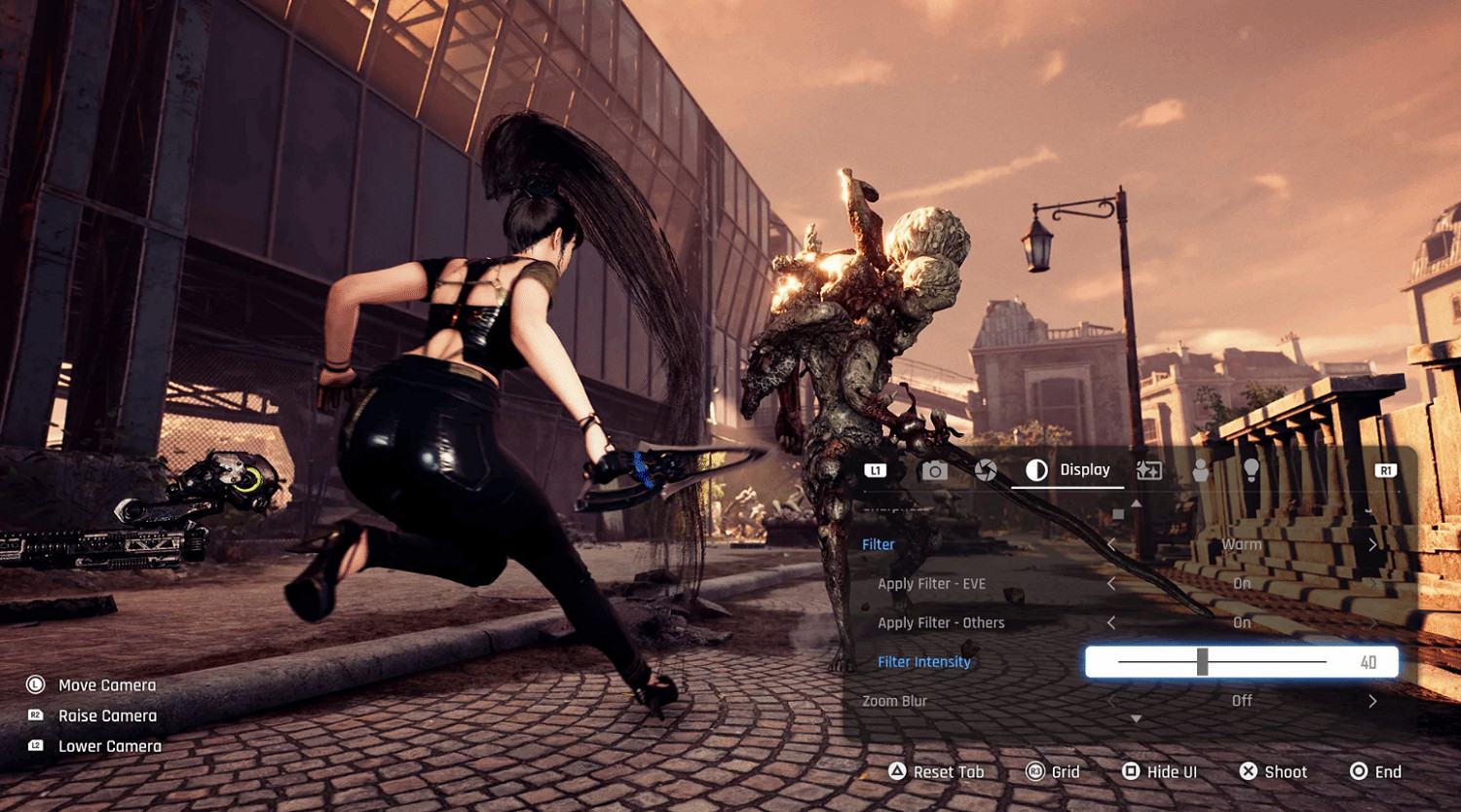This screenshot has width=1461, height=812.
Task: Change Filter to the next option after Warm
Action: [1372, 544]
